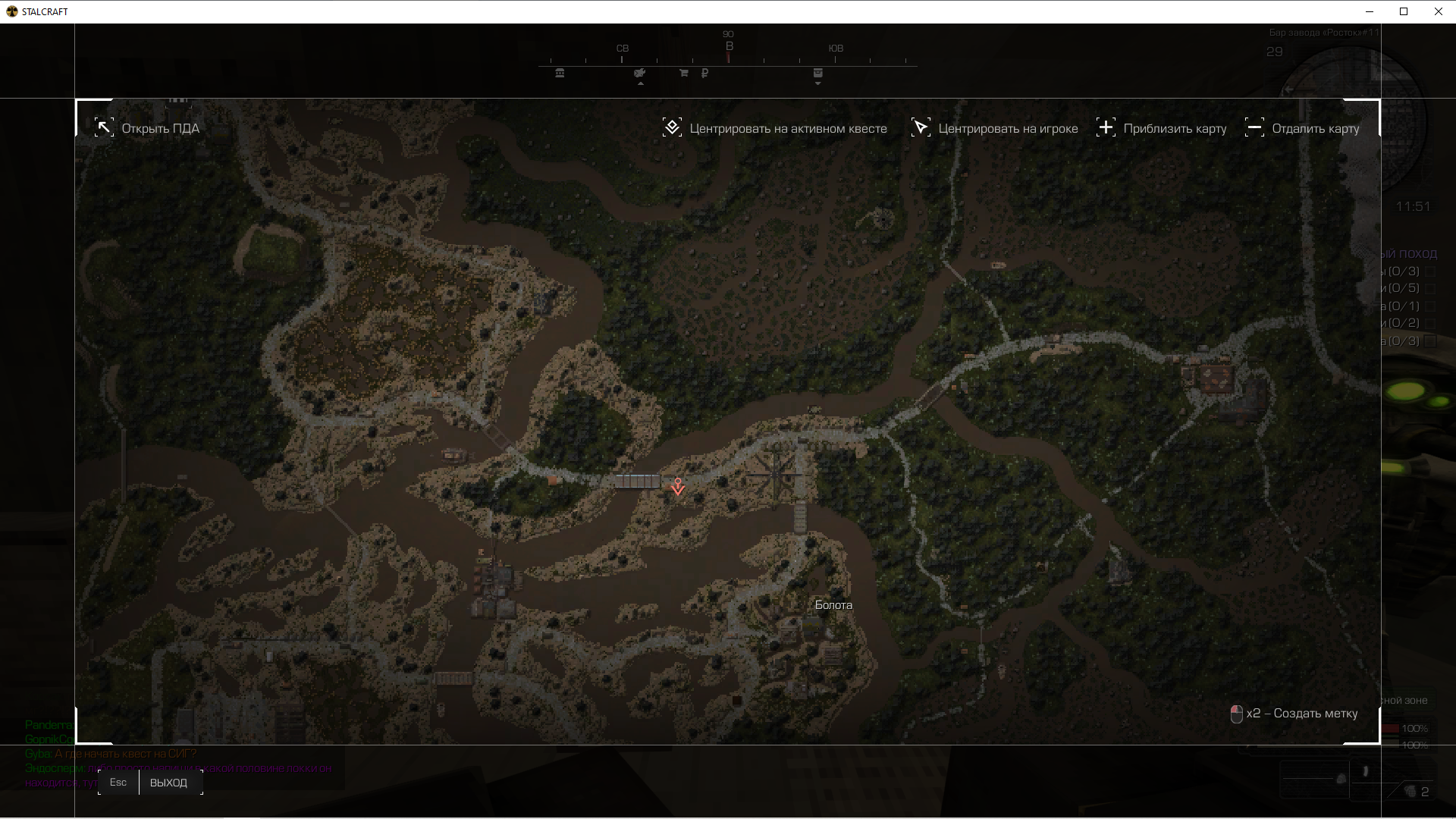Close the STALCRAFT window
Image resolution: width=1456 pixels, height=819 pixels.
pyautogui.click(x=1438, y=11)
